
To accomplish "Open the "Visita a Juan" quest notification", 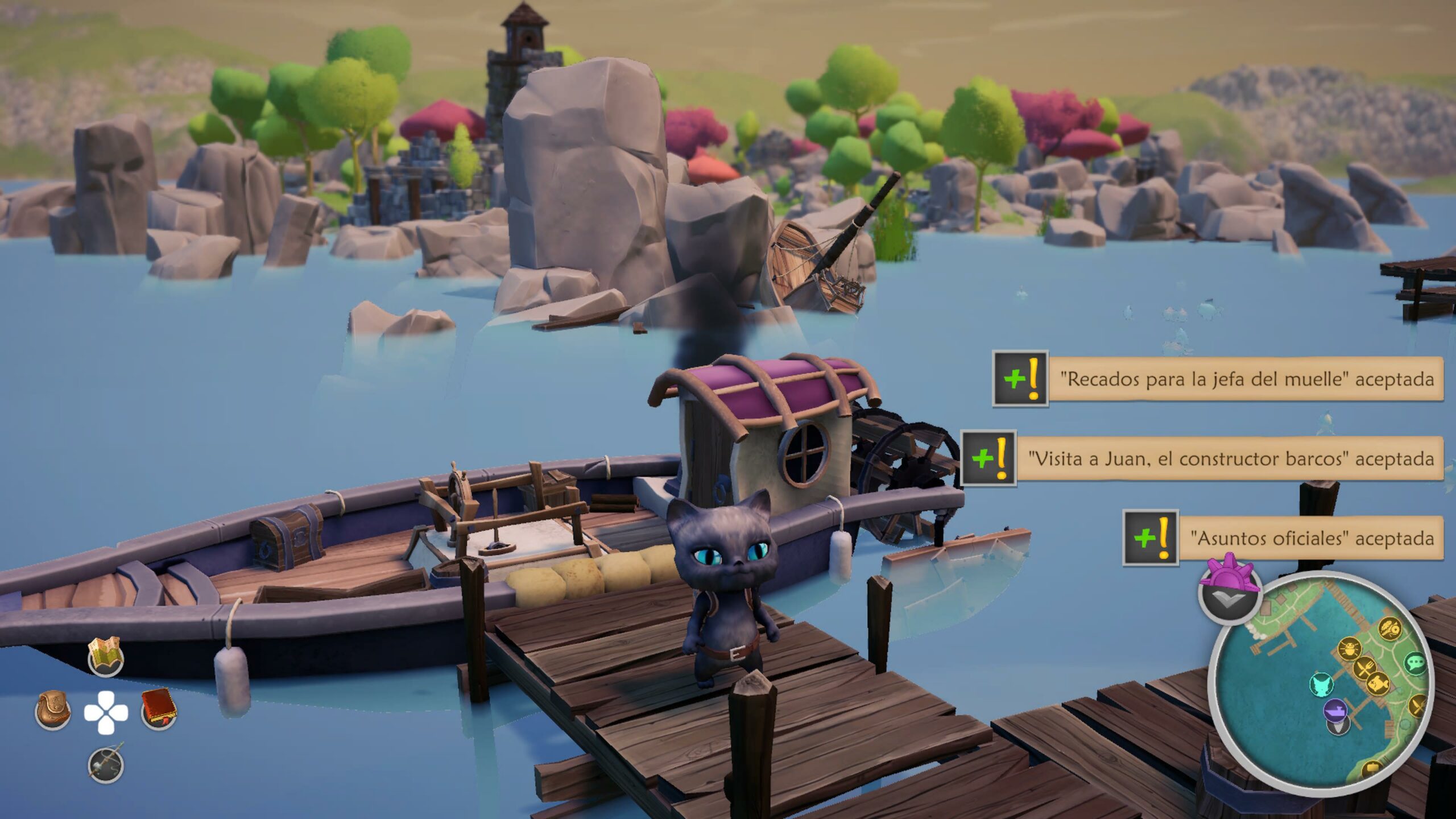I will (1230, 458).
